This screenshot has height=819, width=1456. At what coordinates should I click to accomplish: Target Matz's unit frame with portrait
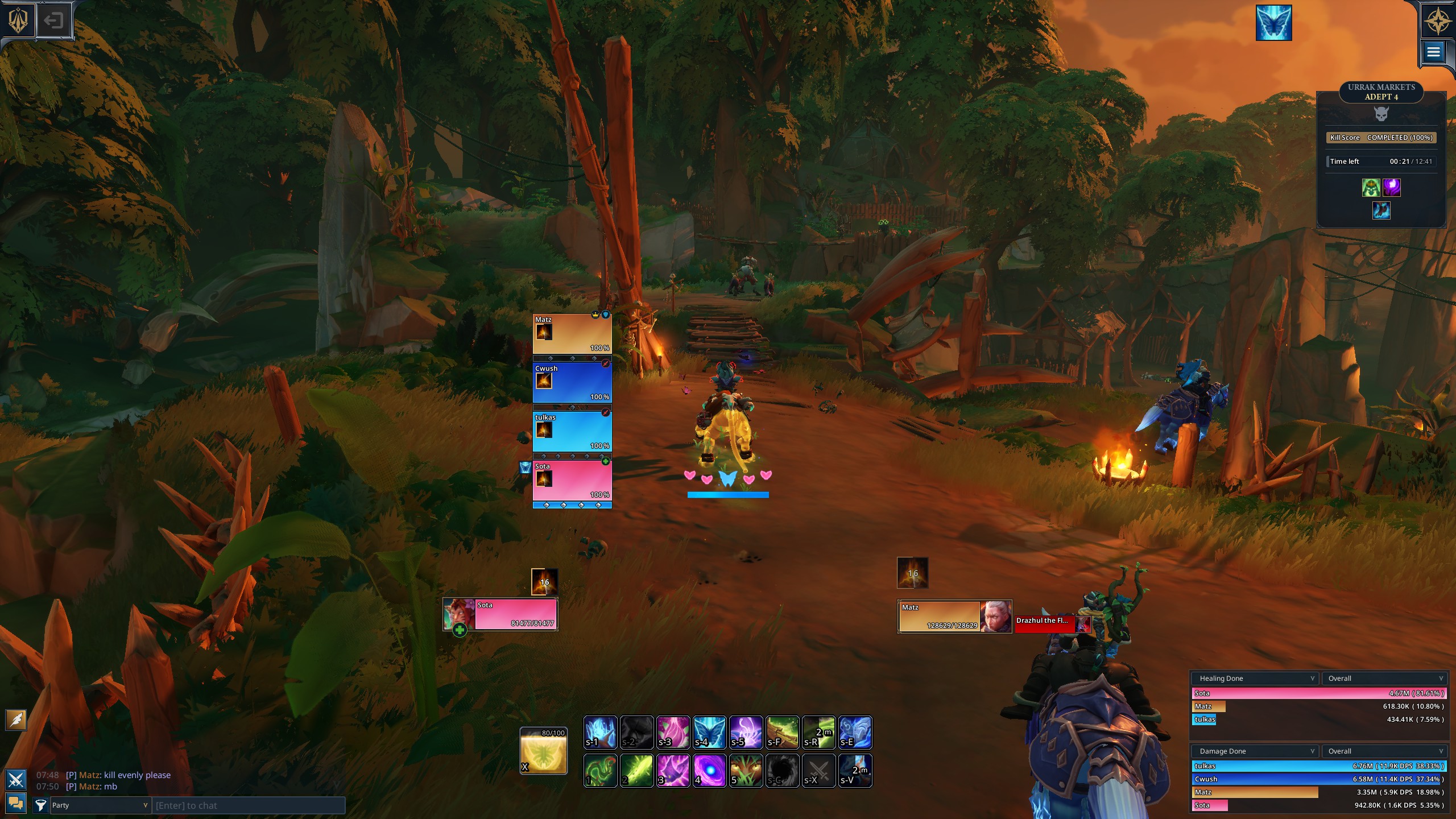(x=954, y=616)
